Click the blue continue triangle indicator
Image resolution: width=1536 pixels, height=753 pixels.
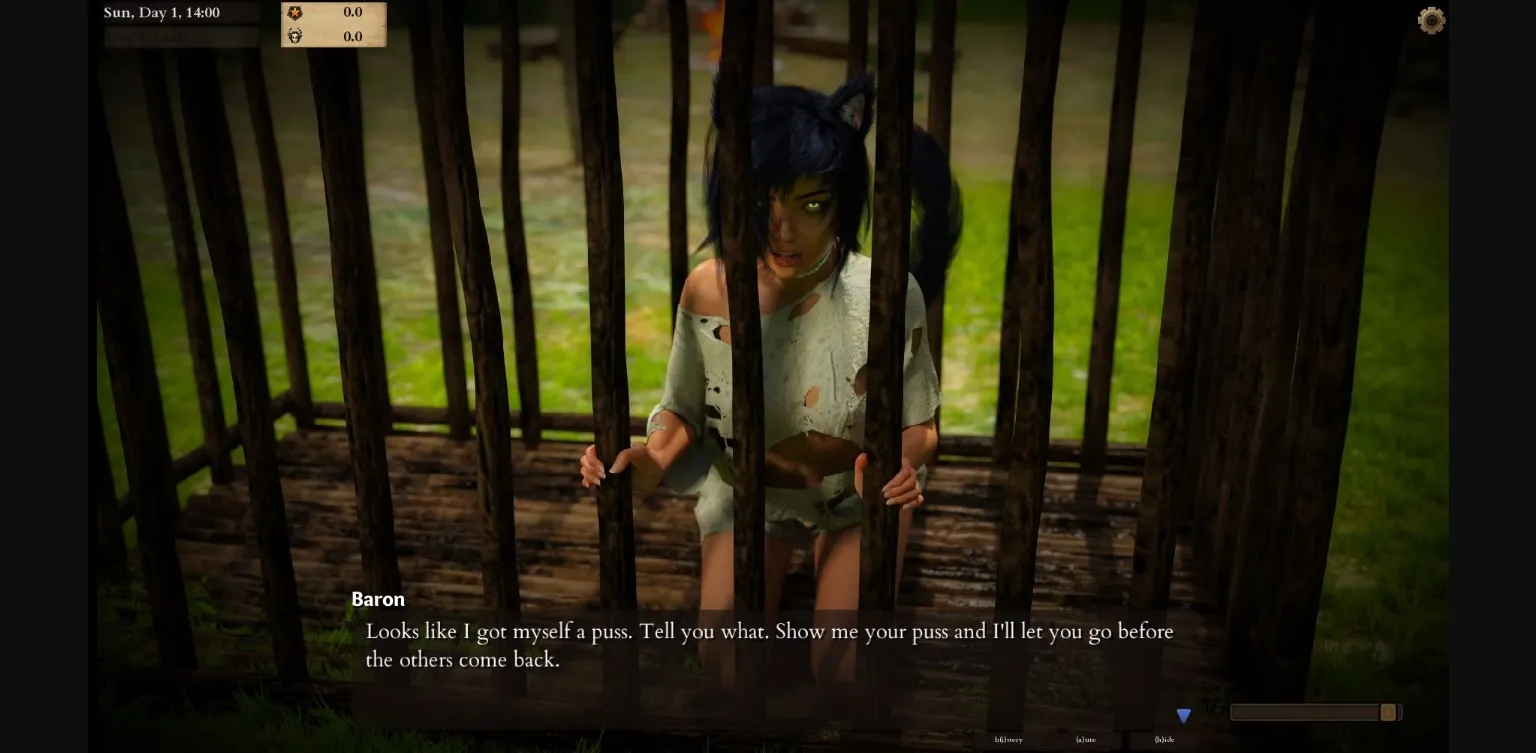1184,715
